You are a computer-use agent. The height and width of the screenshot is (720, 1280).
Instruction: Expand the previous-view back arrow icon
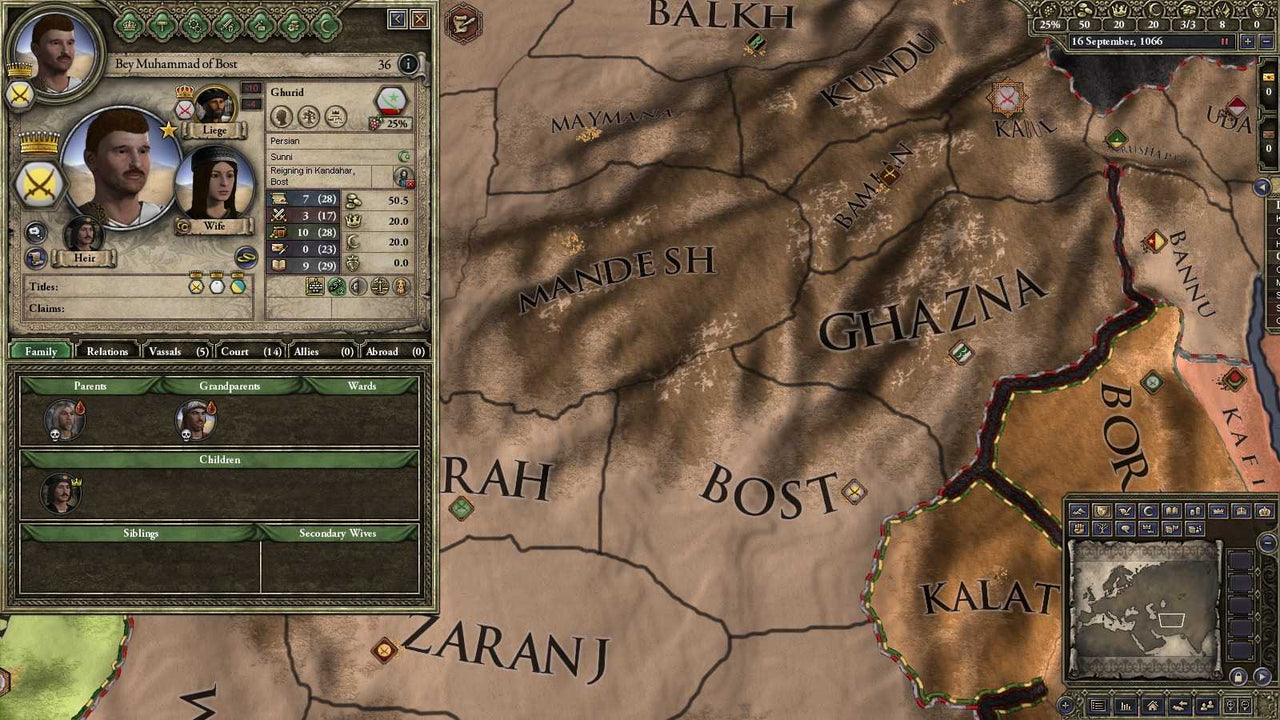1180,705
